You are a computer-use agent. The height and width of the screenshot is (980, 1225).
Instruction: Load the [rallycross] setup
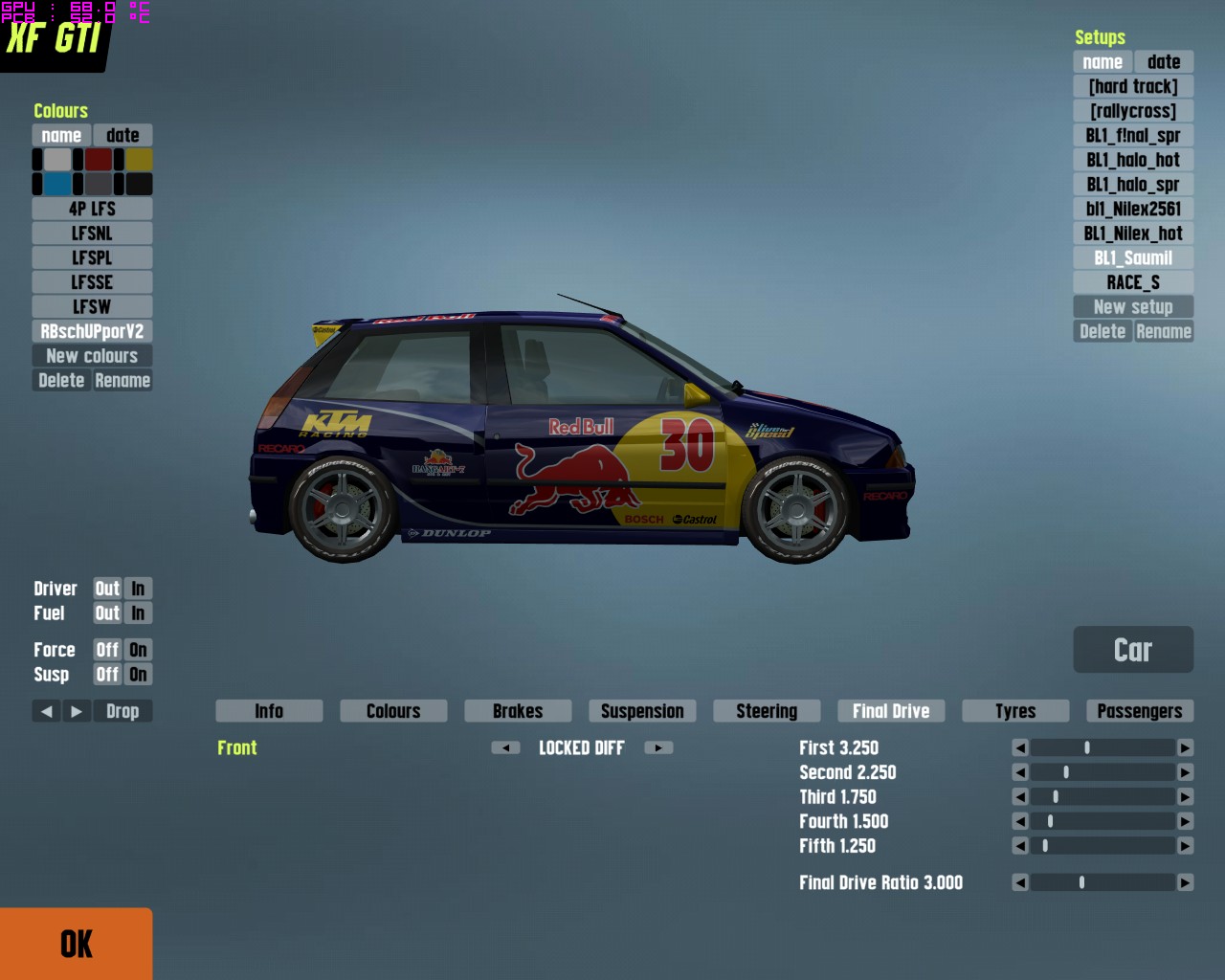pyautogui.click(x=1133, y=111)
